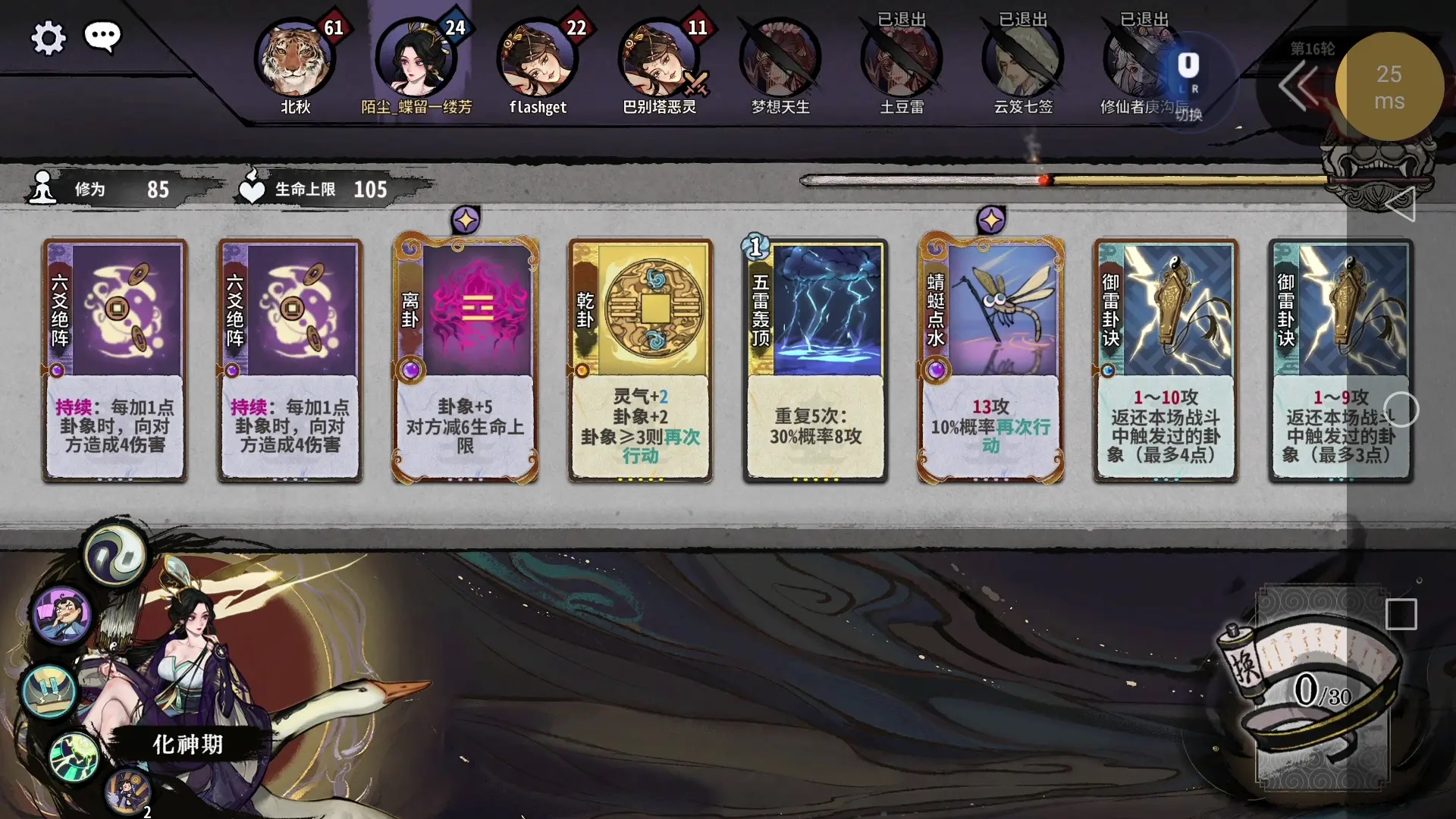
Task: Open the chat bubble window
Action: pos(102,36)
